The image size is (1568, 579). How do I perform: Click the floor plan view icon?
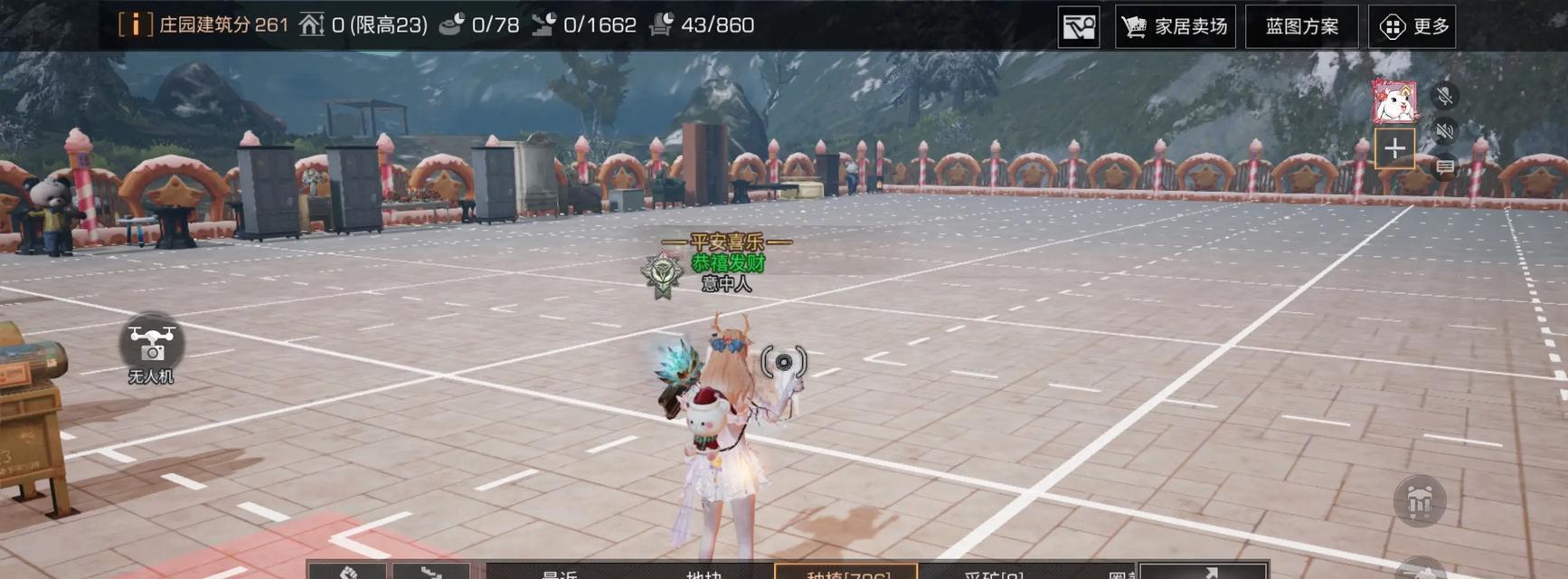1079,26
